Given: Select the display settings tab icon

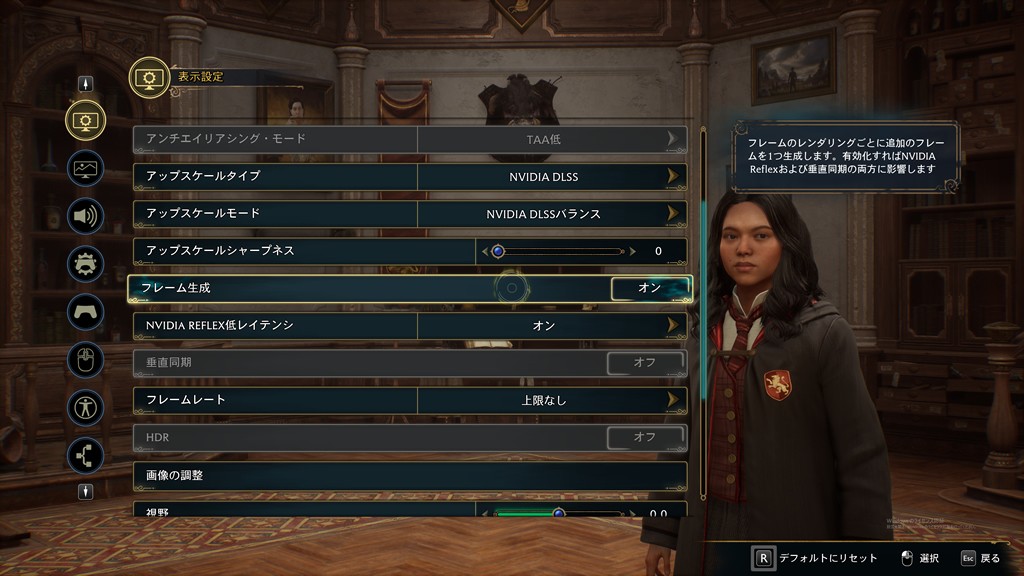Looking at the screenshot, I should pos(86,120).
